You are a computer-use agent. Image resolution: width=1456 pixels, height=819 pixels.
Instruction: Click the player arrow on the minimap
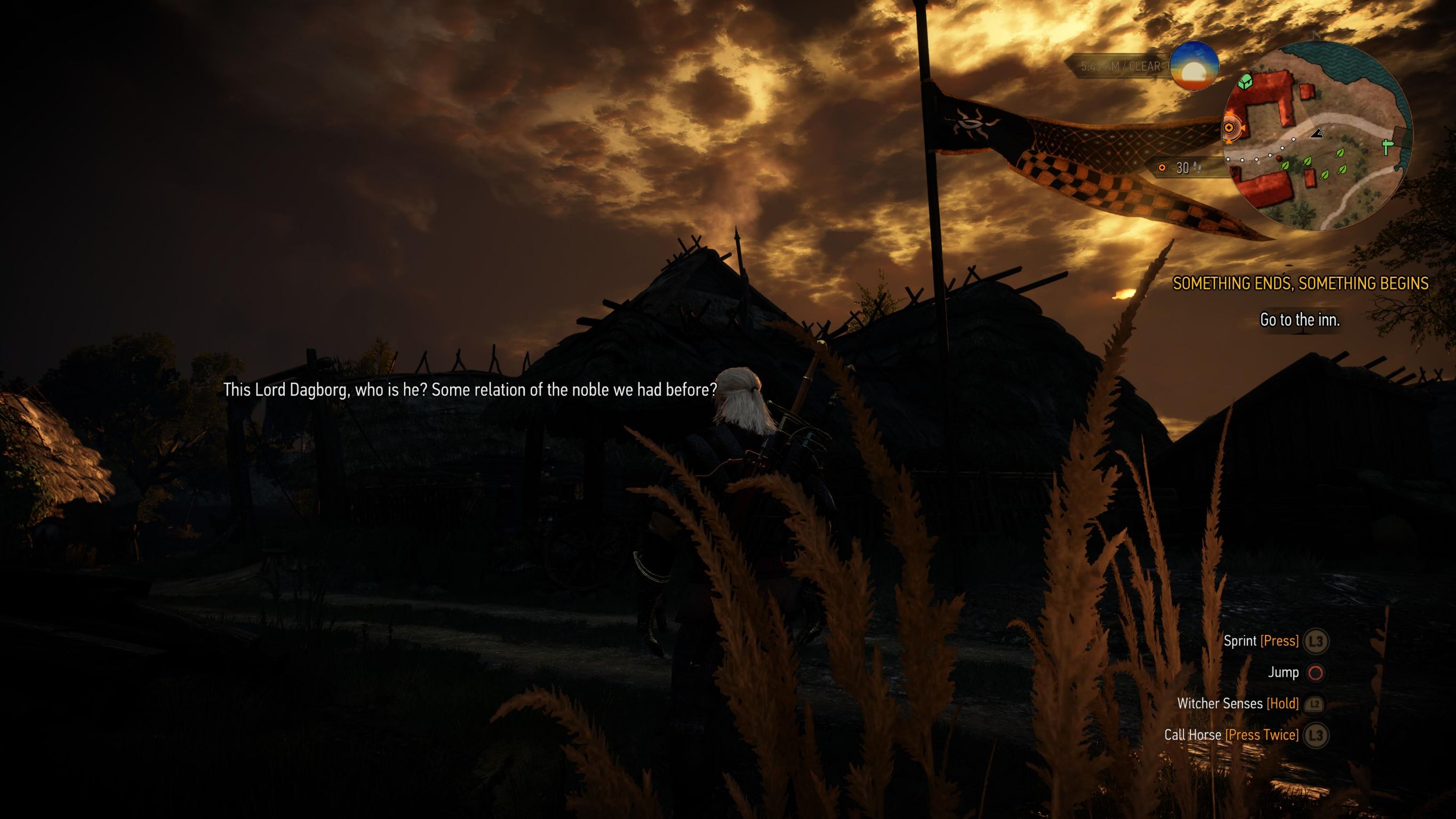1317,133
